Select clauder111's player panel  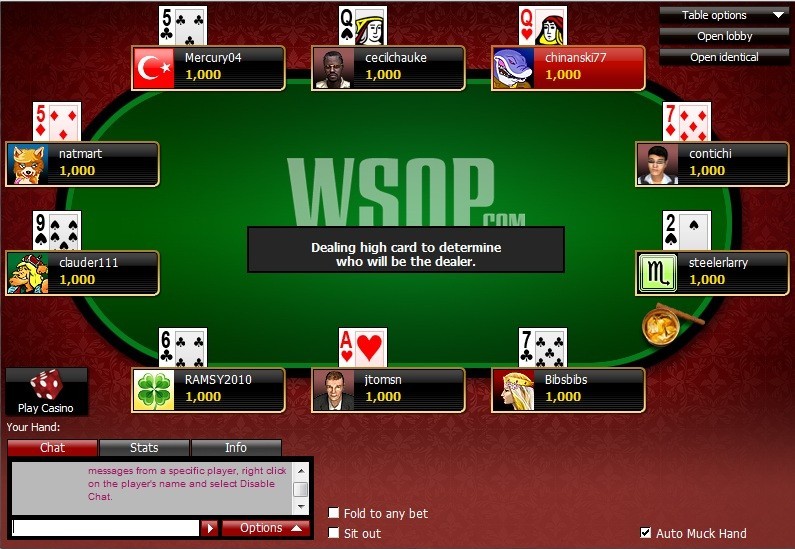82,272
